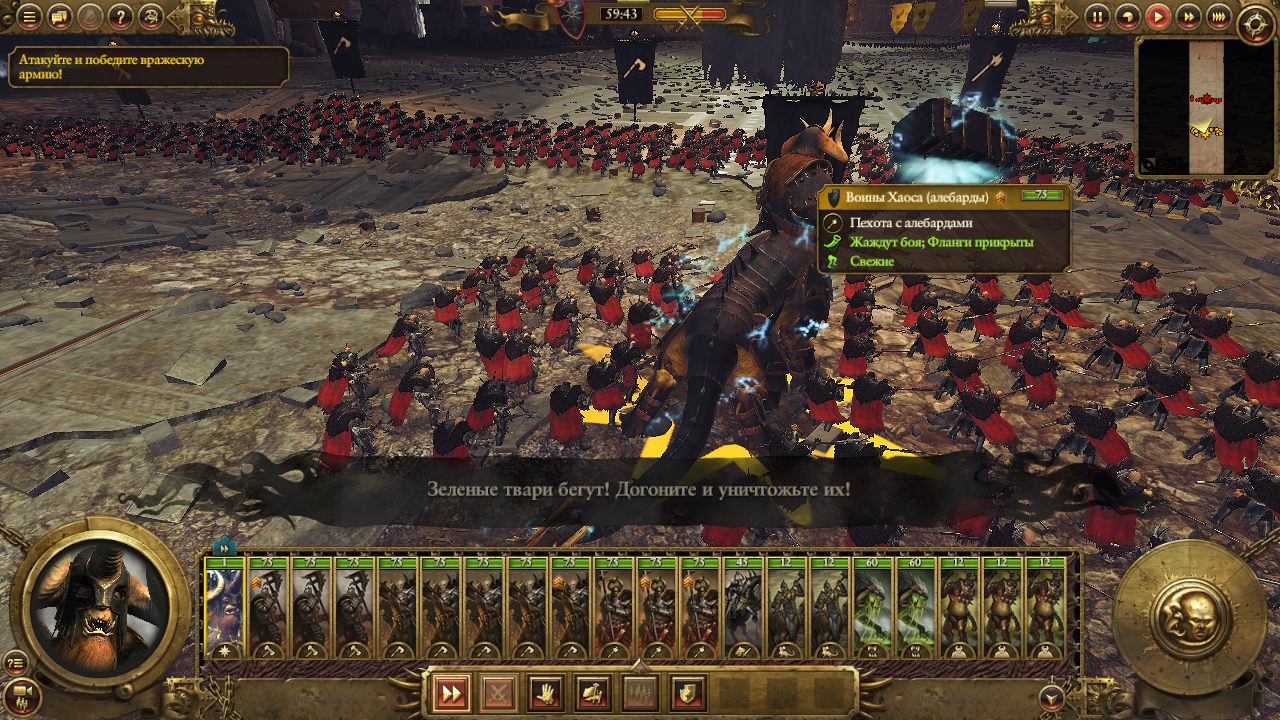Pause the battle
Viewport: 1280px width, 720px height.
point(1098,16)
